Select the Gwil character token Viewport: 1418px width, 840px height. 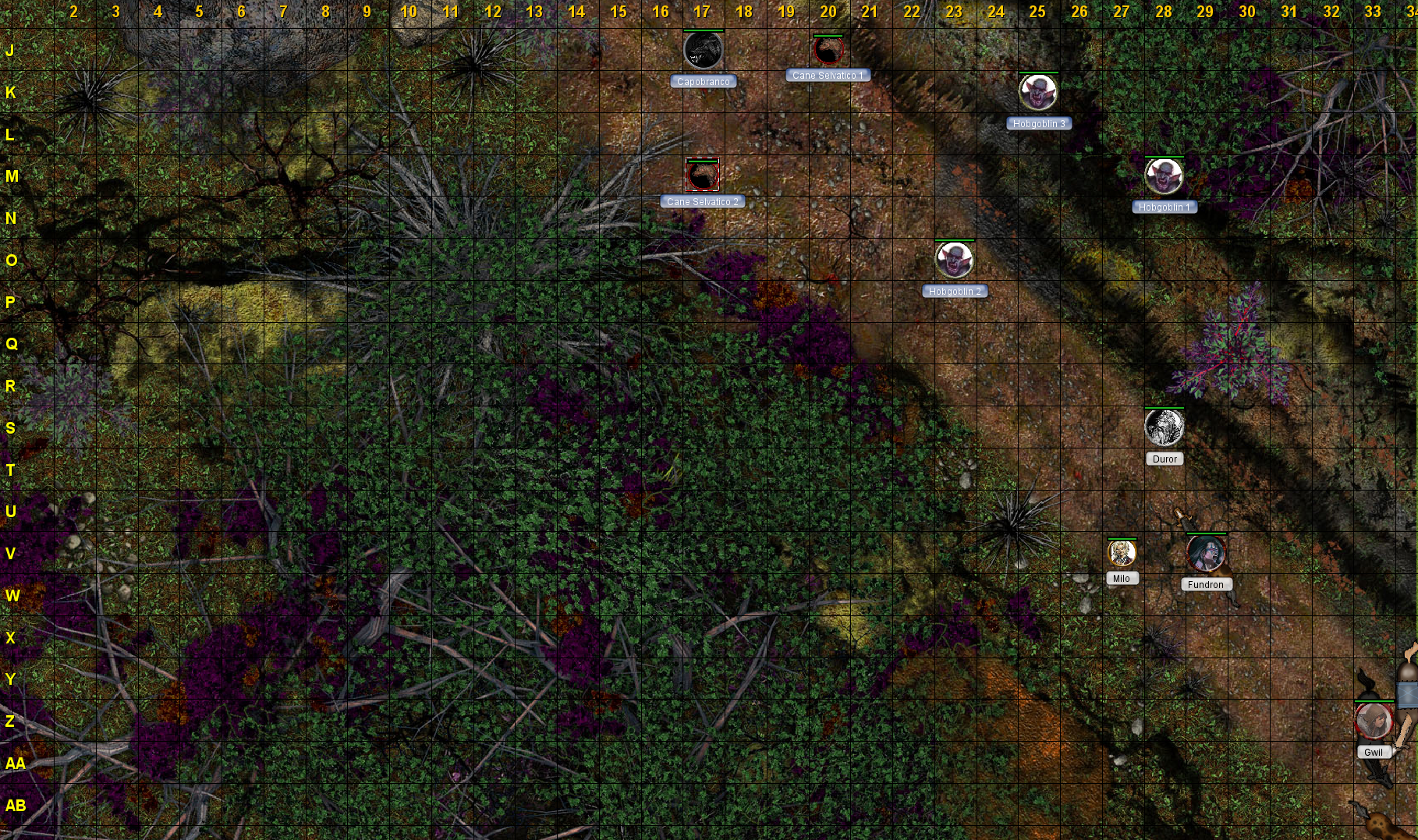pyautogui.click(x=1374, y=721)
